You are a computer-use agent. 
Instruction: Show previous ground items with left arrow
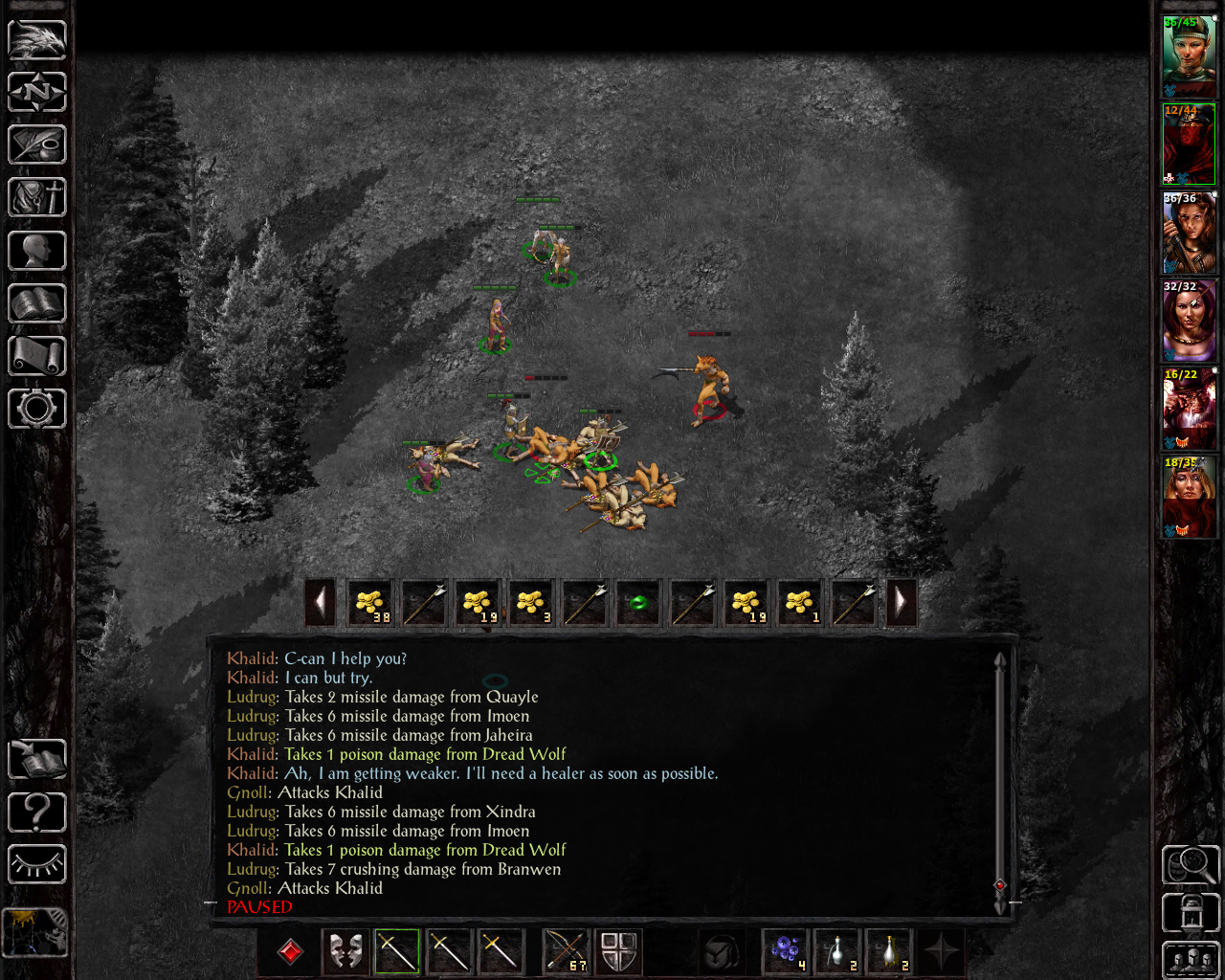[x=320, y=603]
